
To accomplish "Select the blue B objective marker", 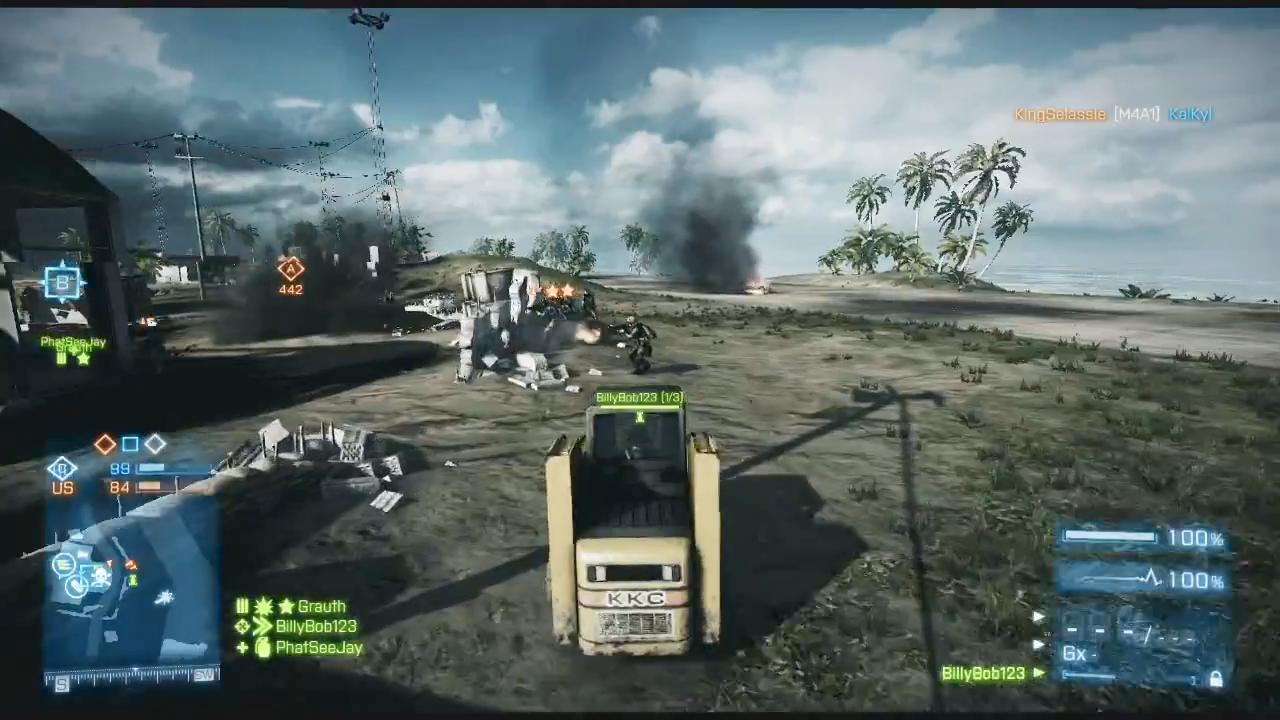I will tap(62, 283).
